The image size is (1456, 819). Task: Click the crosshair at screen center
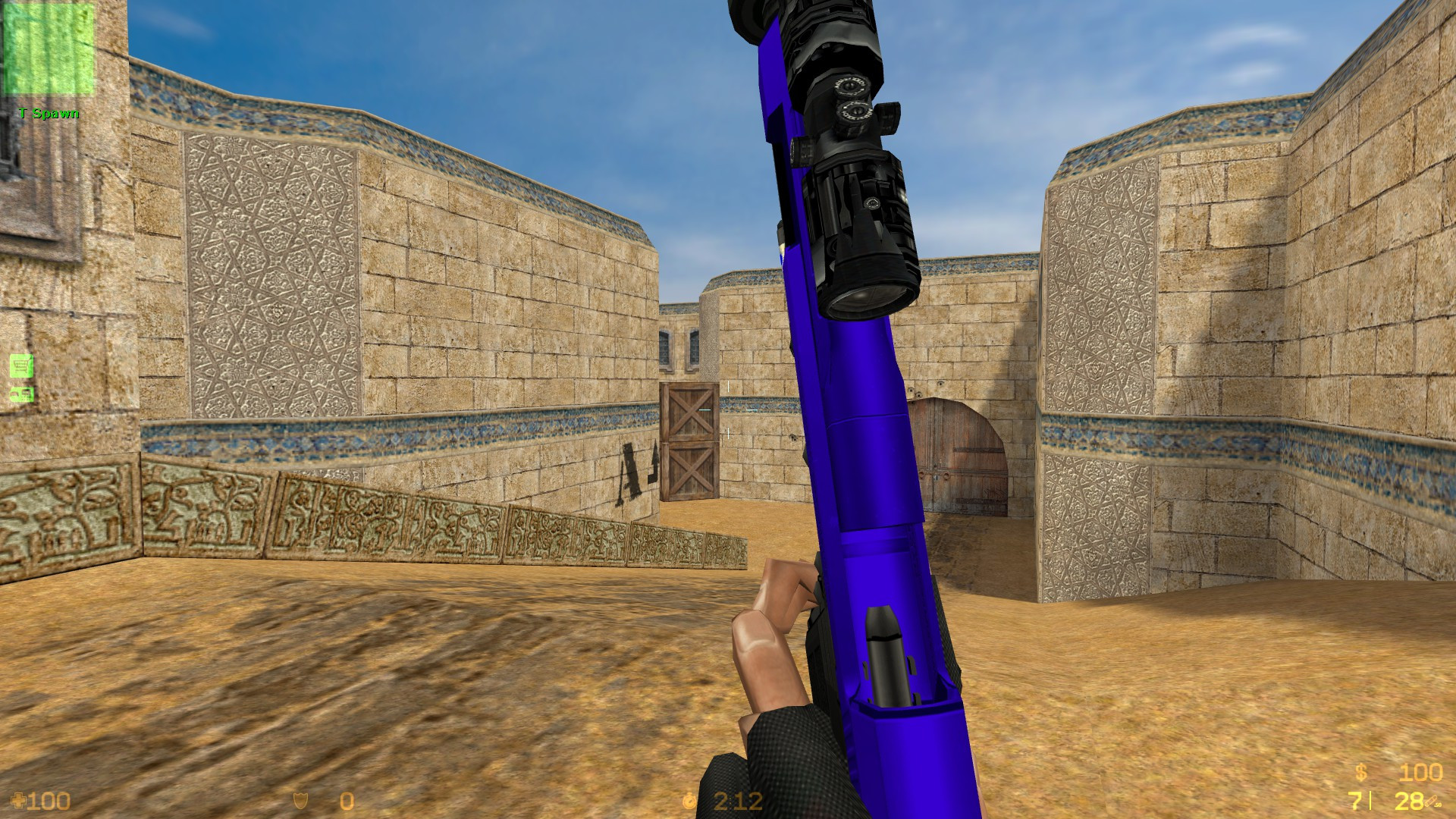click(728, 409)
